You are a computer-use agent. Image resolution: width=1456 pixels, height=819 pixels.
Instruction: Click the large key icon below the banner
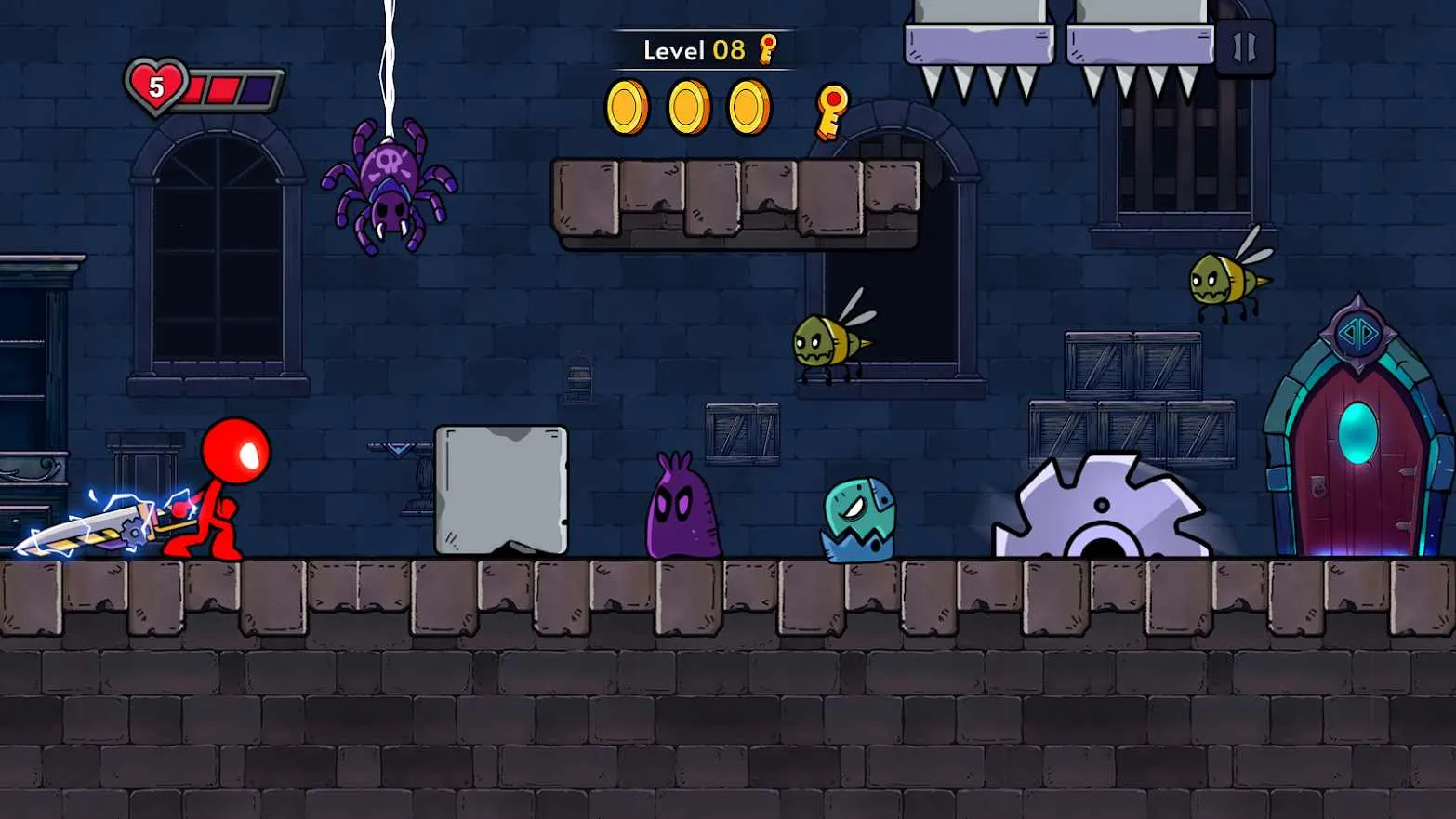coord(828,110)
